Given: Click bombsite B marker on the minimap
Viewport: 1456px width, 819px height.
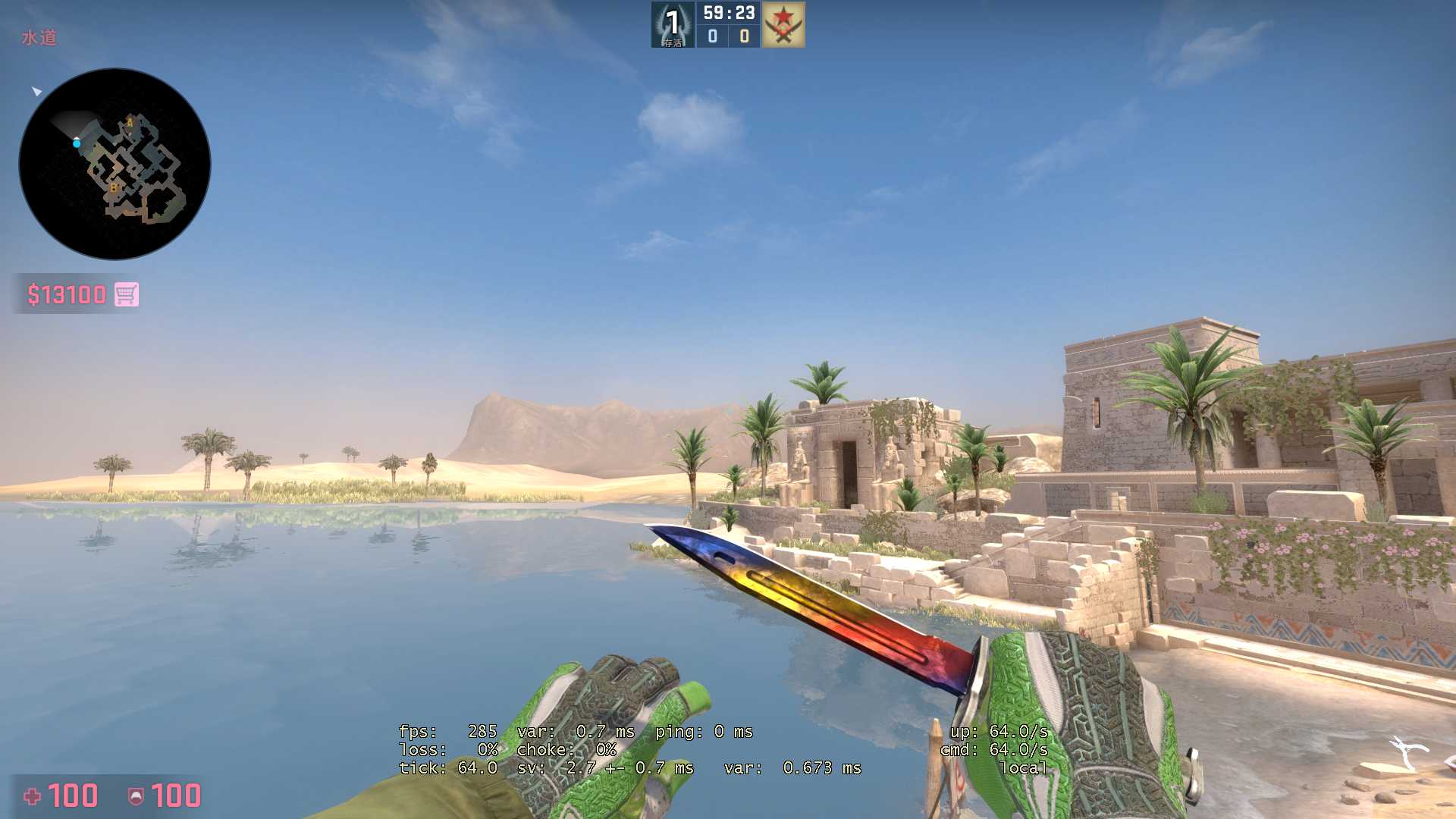Looking at the screenshot, I should pyautogui.click(x=114, y=187).
